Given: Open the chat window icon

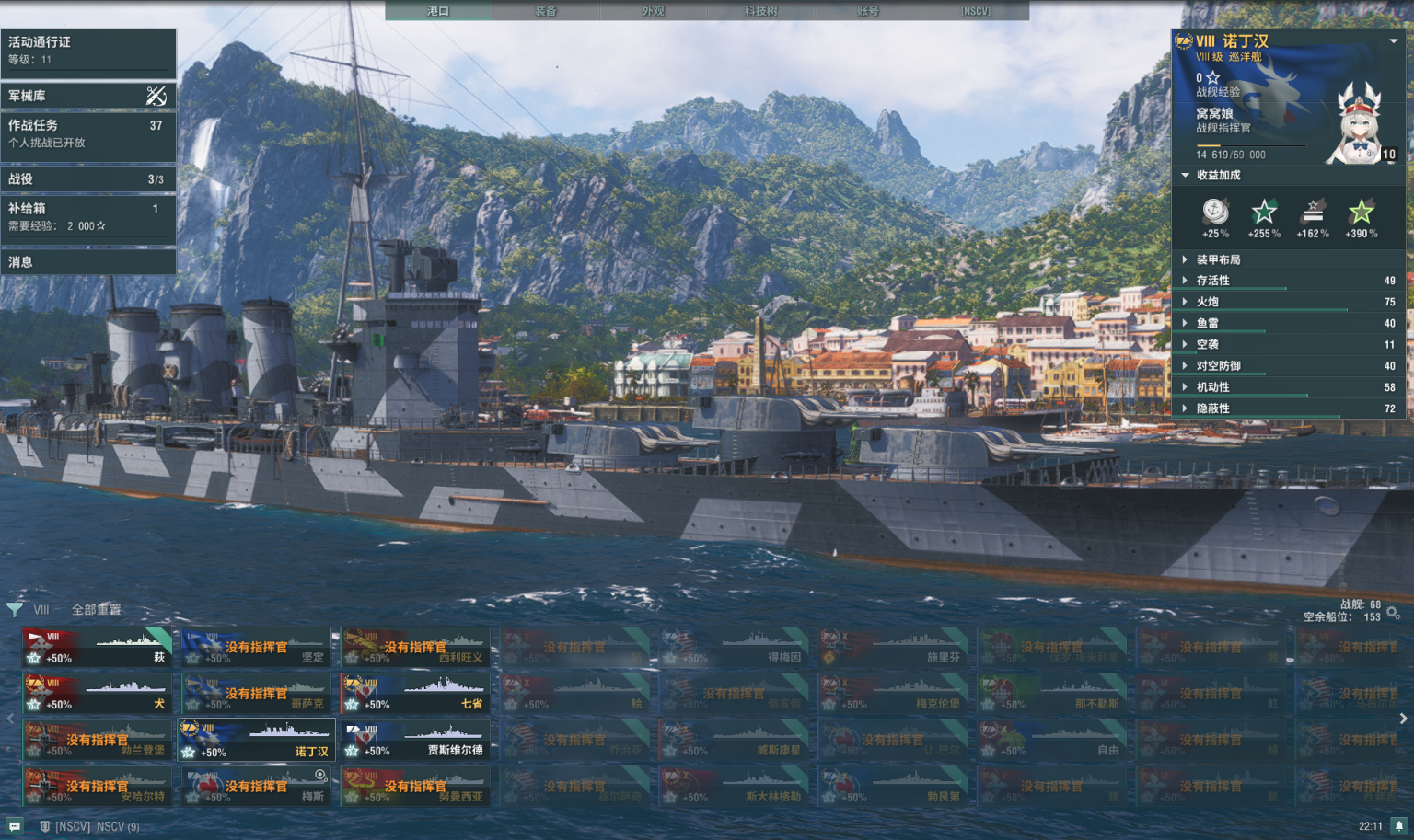Looking at the screenshot, I should pos(15,826).
